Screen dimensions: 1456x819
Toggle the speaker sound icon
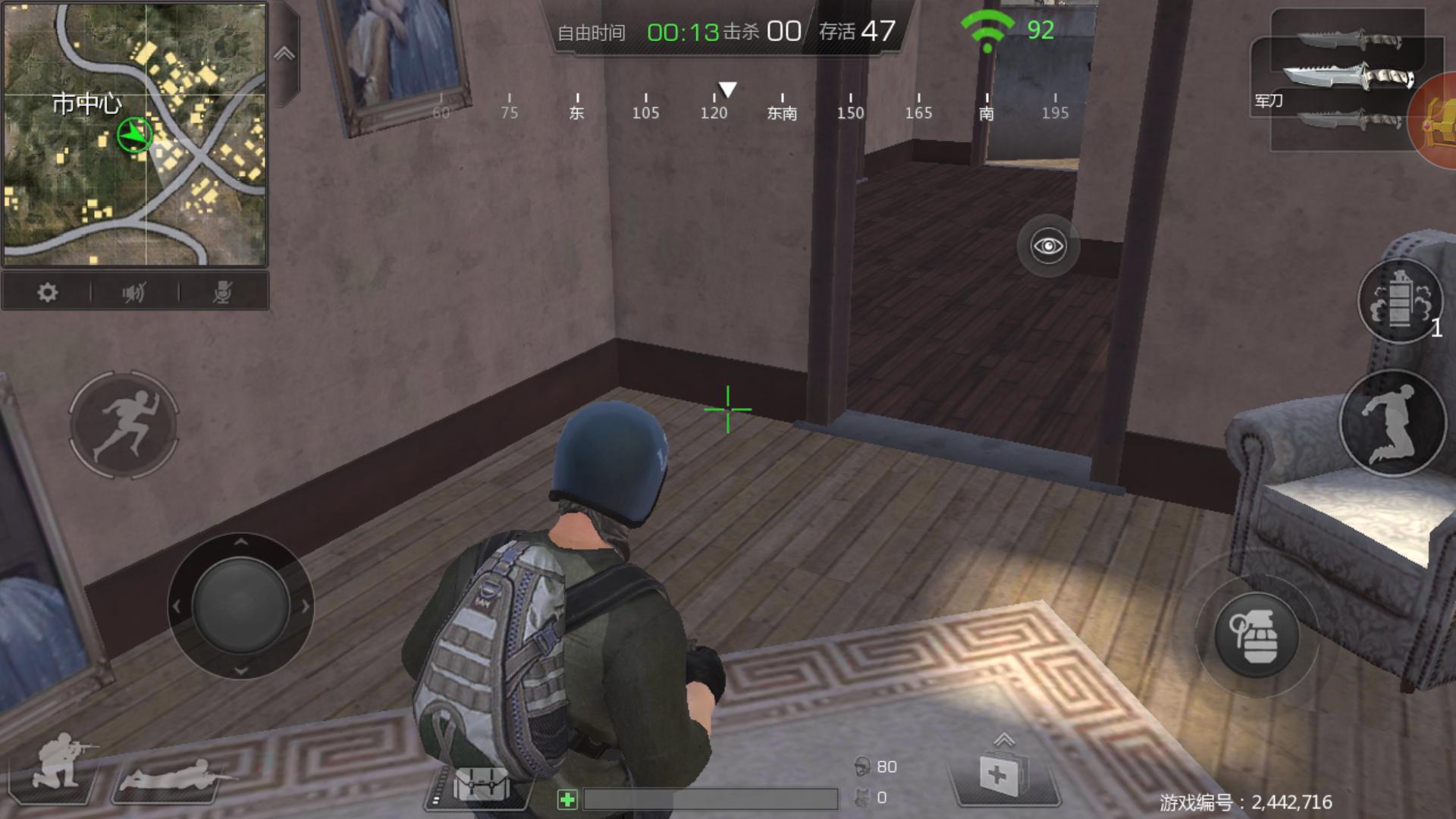[x=134, y=293]
